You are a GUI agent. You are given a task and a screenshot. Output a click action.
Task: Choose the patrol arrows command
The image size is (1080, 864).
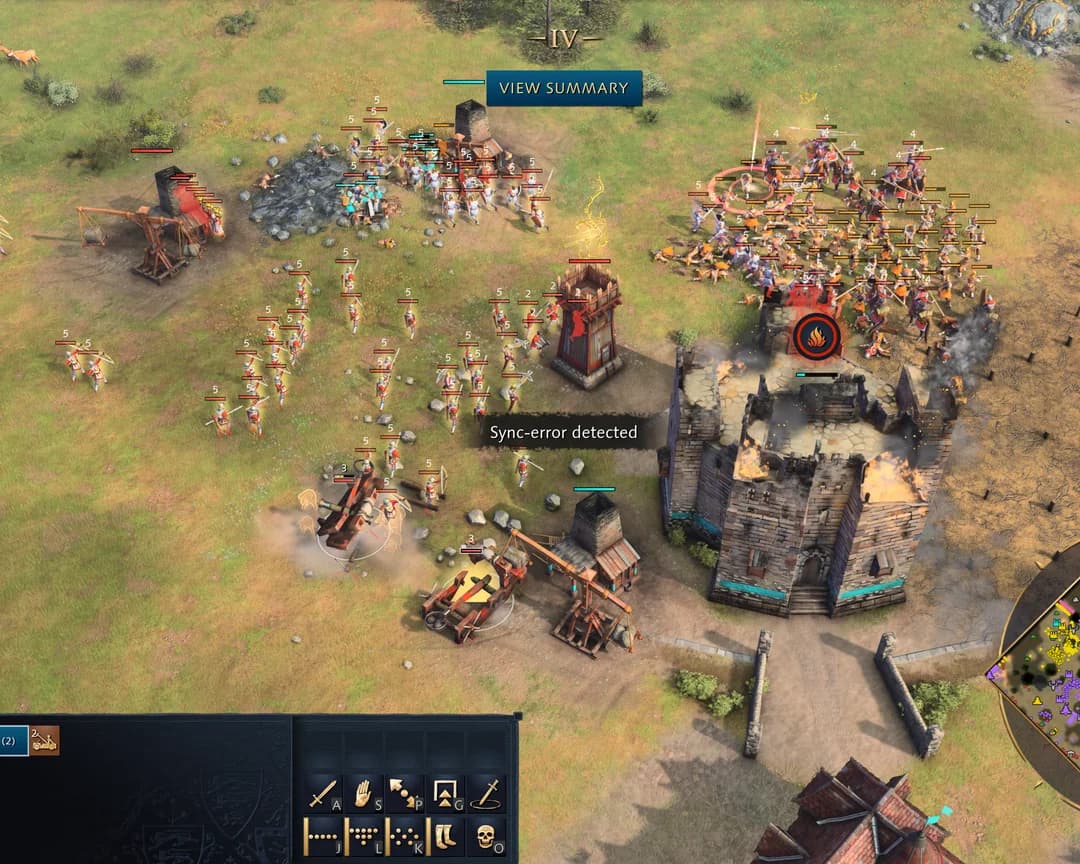[x=404, y=794]
